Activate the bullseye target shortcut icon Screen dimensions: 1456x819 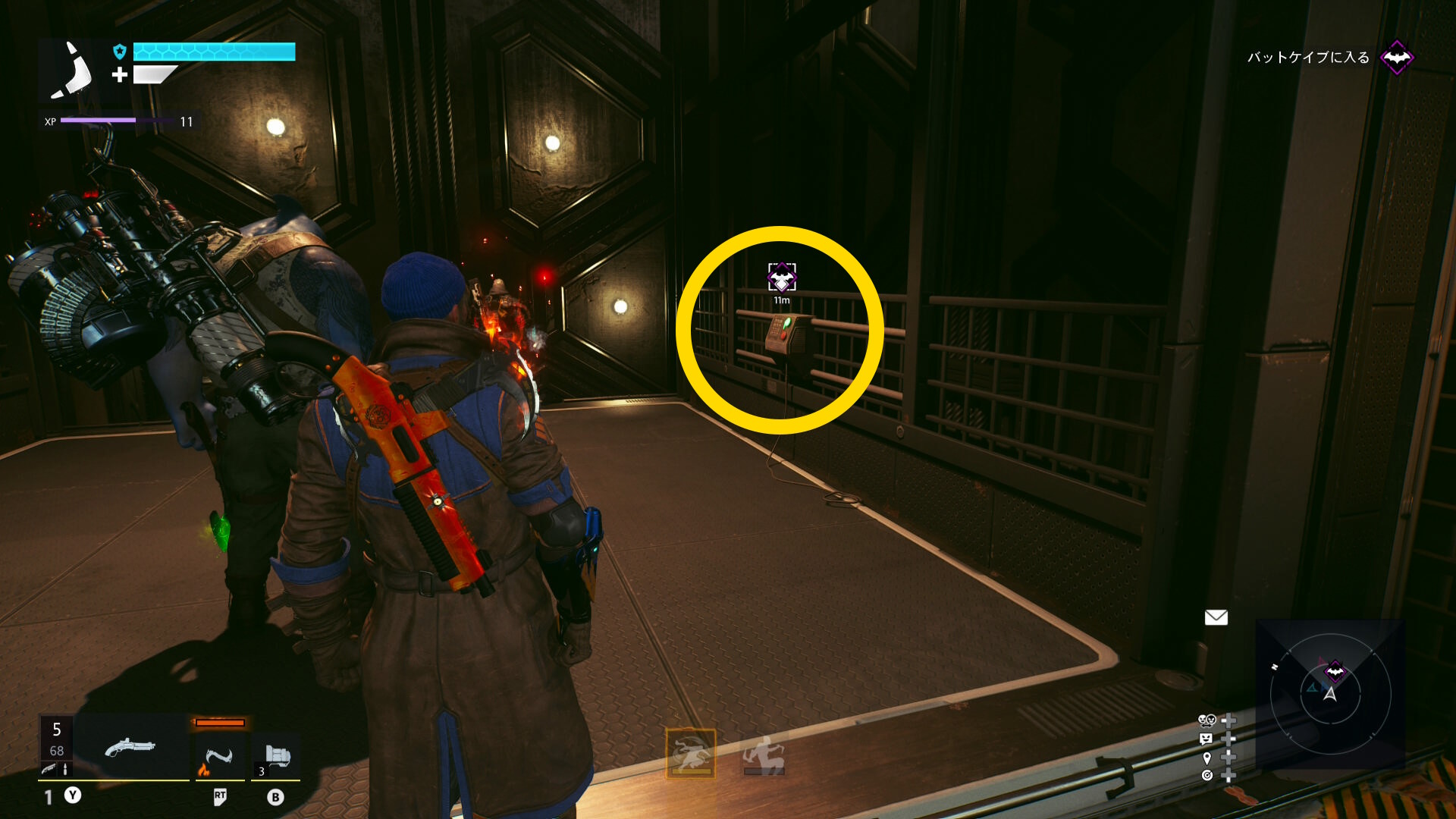click(1207, 775)
